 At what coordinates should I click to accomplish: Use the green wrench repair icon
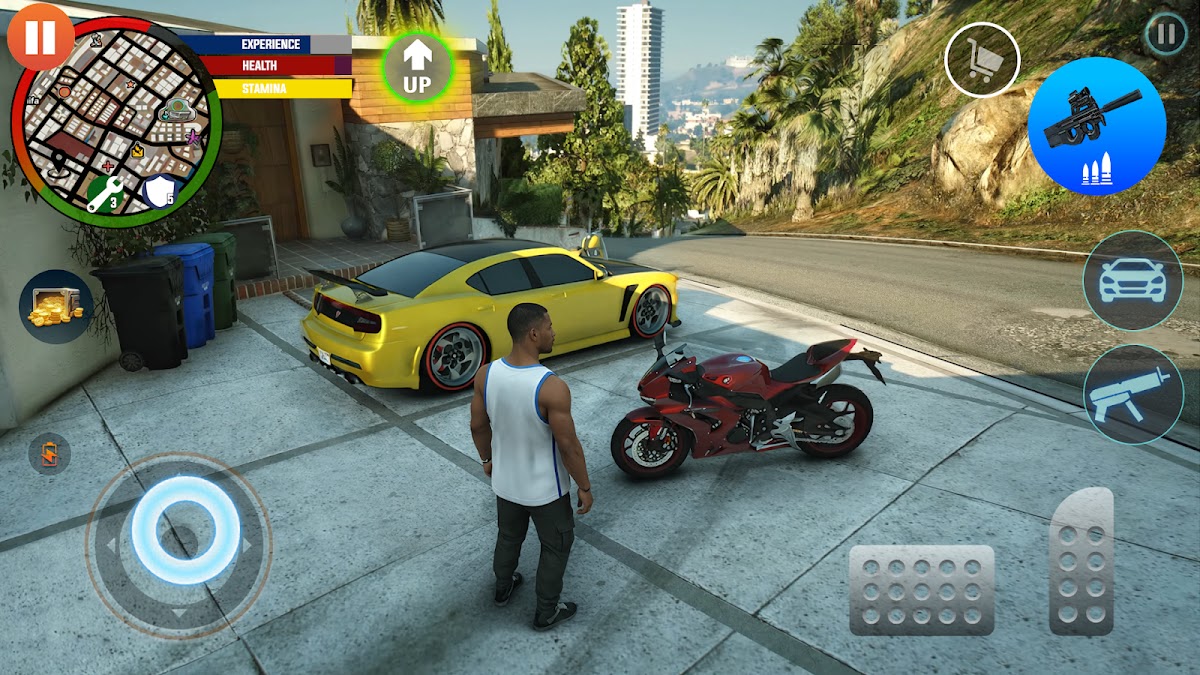coord(105,192)
